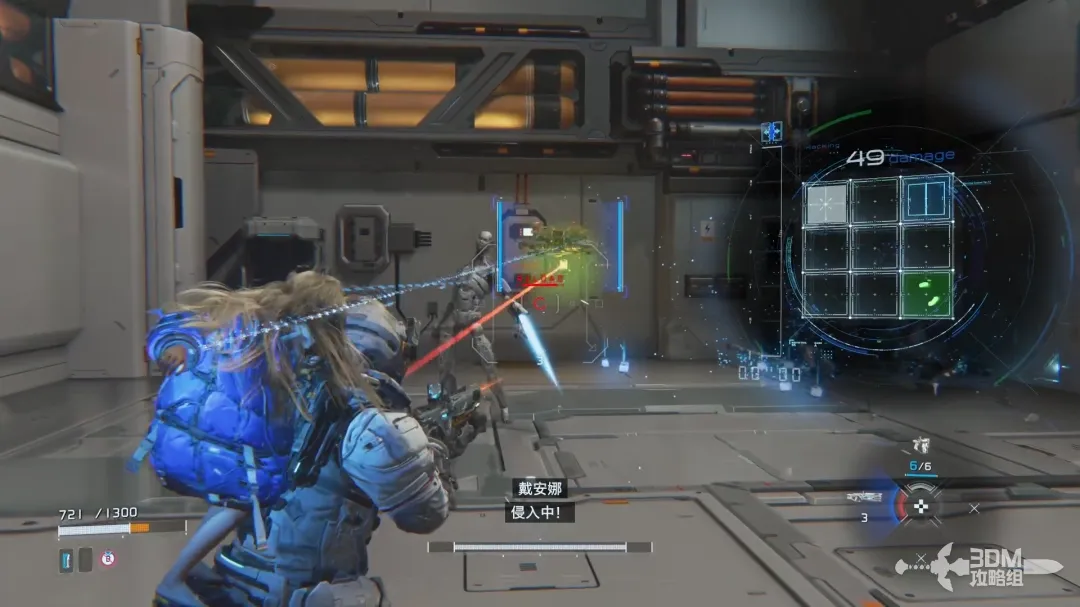
Task: Click the blue hacking icon above the grid
Action: (770, 132)
